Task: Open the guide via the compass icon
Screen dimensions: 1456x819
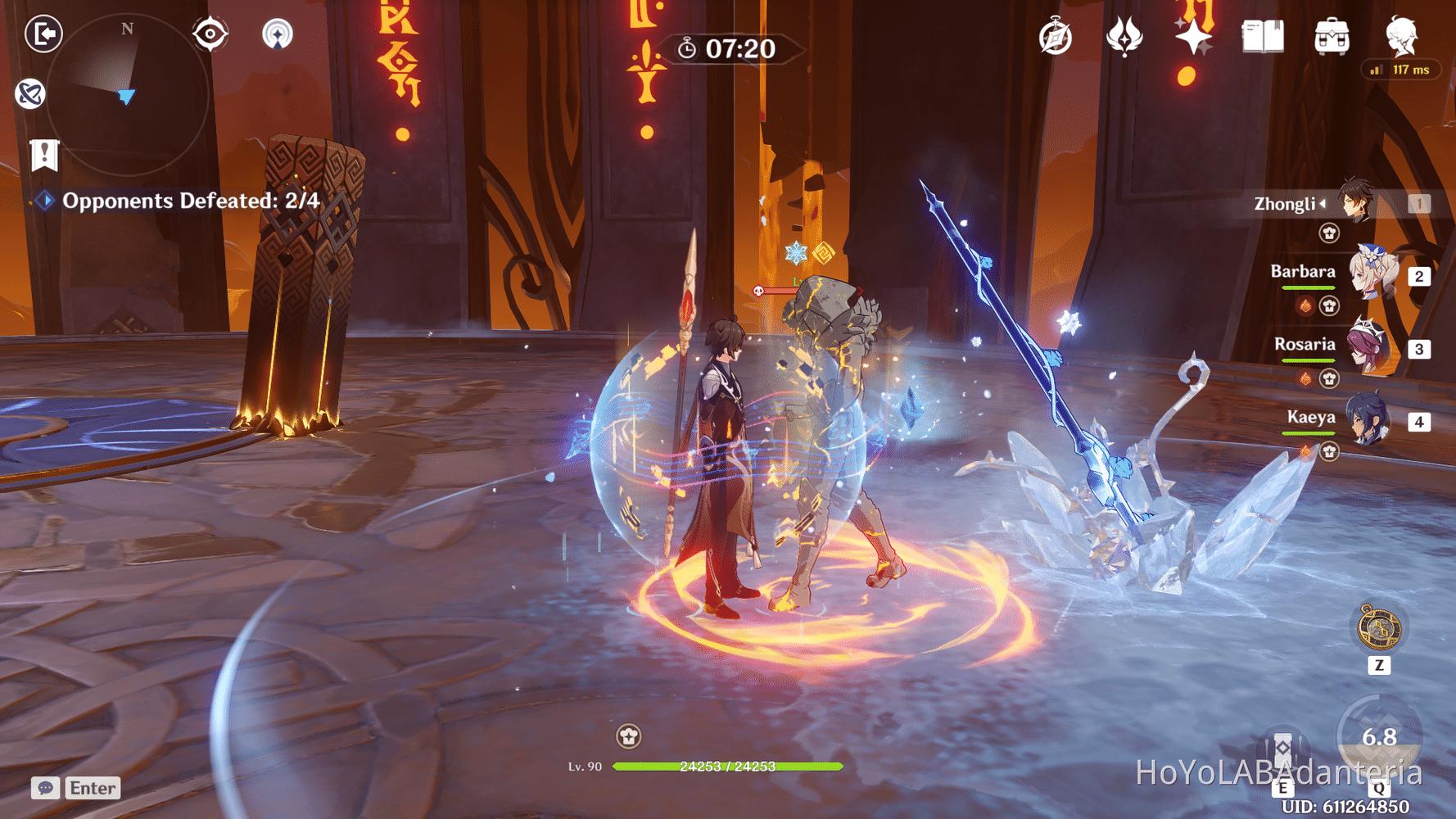Action: (1056, 36)
